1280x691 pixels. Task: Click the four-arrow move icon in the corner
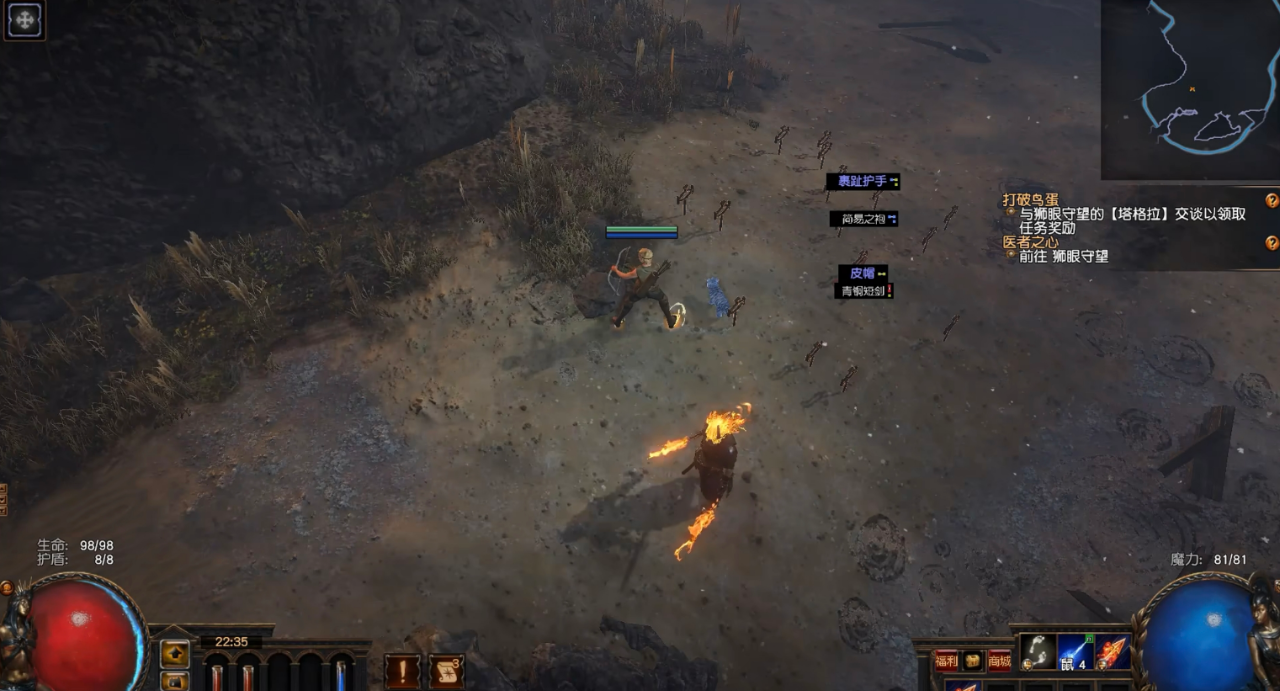[24, 21]
